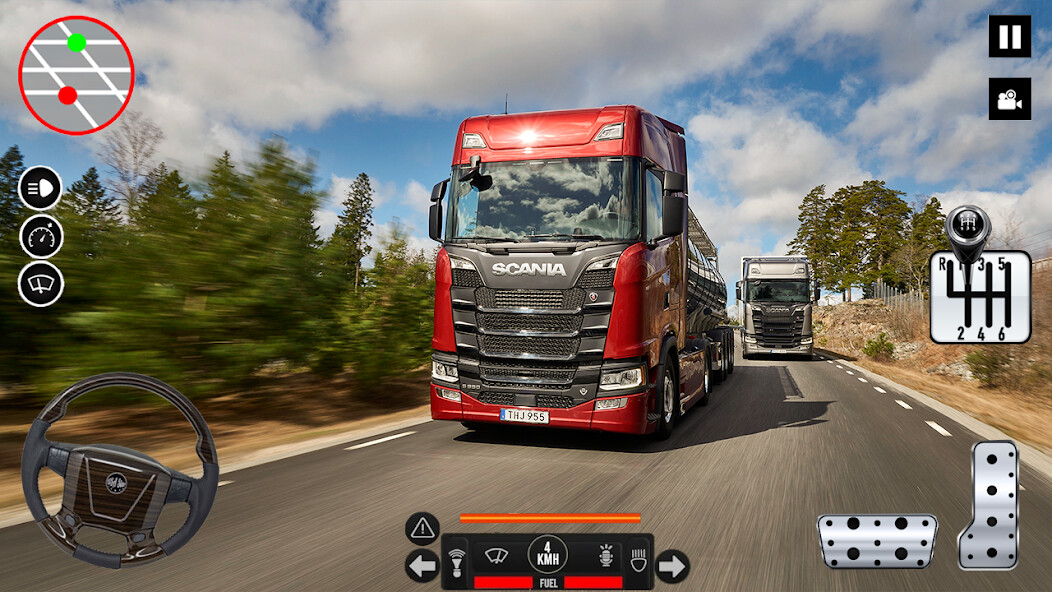Screen dimensions: 1052x592
Task: Activate the speedometer cruise control button
Action: [x=41, y=236]
